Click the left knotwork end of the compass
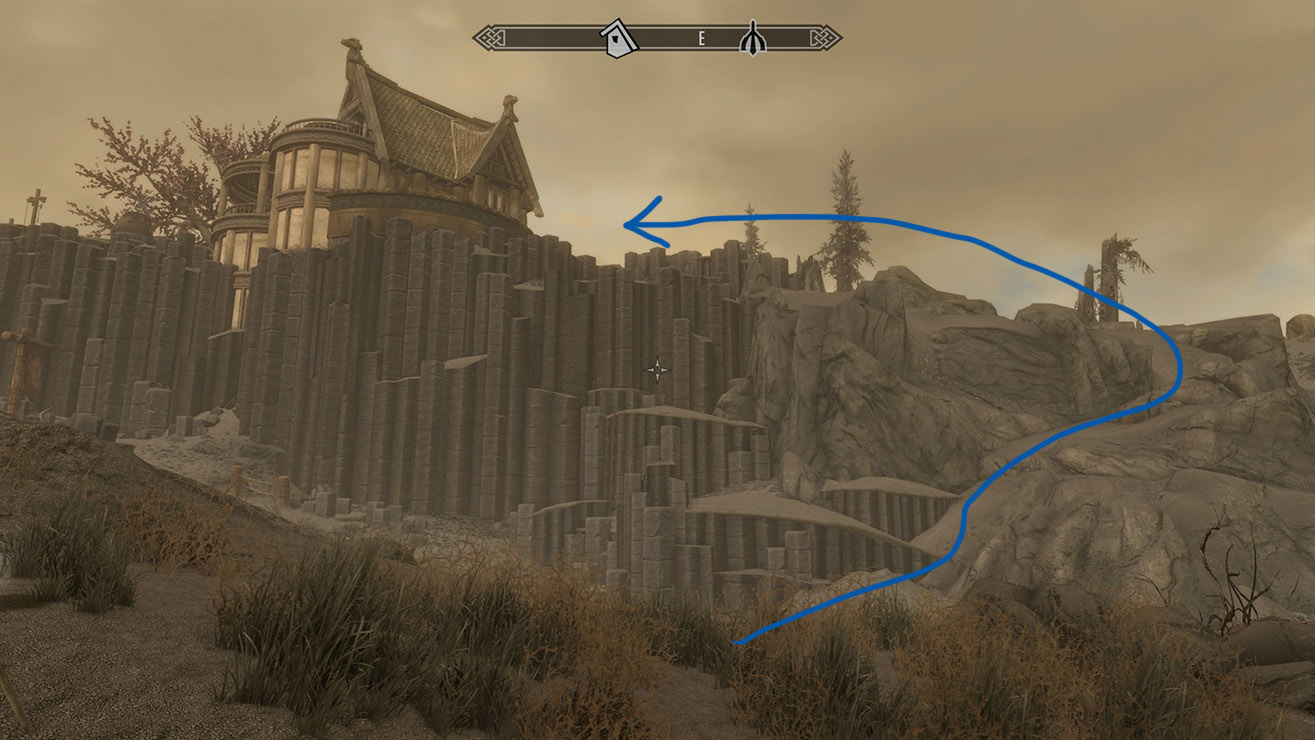The width and height of the screenshot is (1315, 740). point(487,37)
